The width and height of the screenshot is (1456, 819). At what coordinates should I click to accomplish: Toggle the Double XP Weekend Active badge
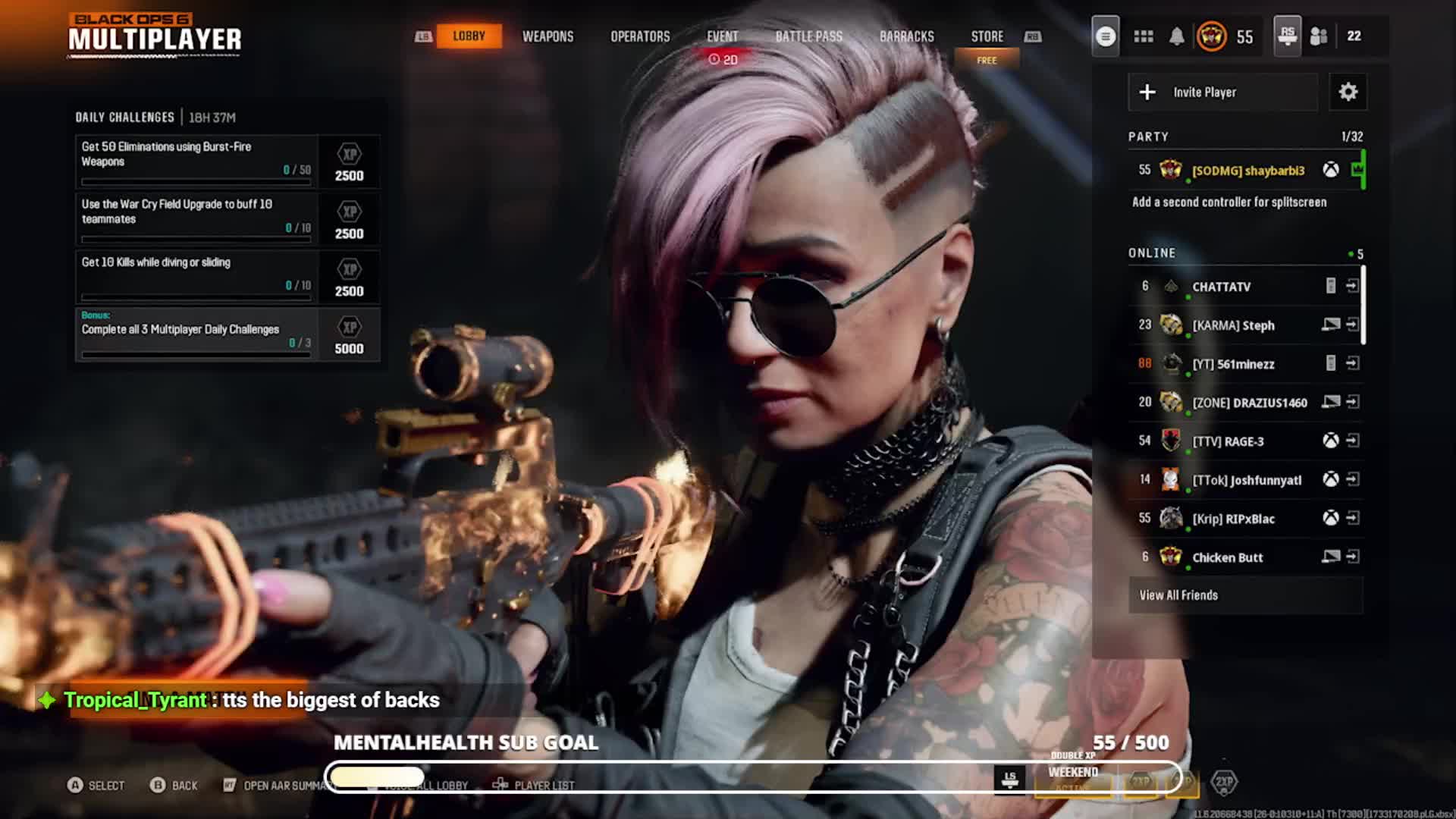tap(1072, 775)
